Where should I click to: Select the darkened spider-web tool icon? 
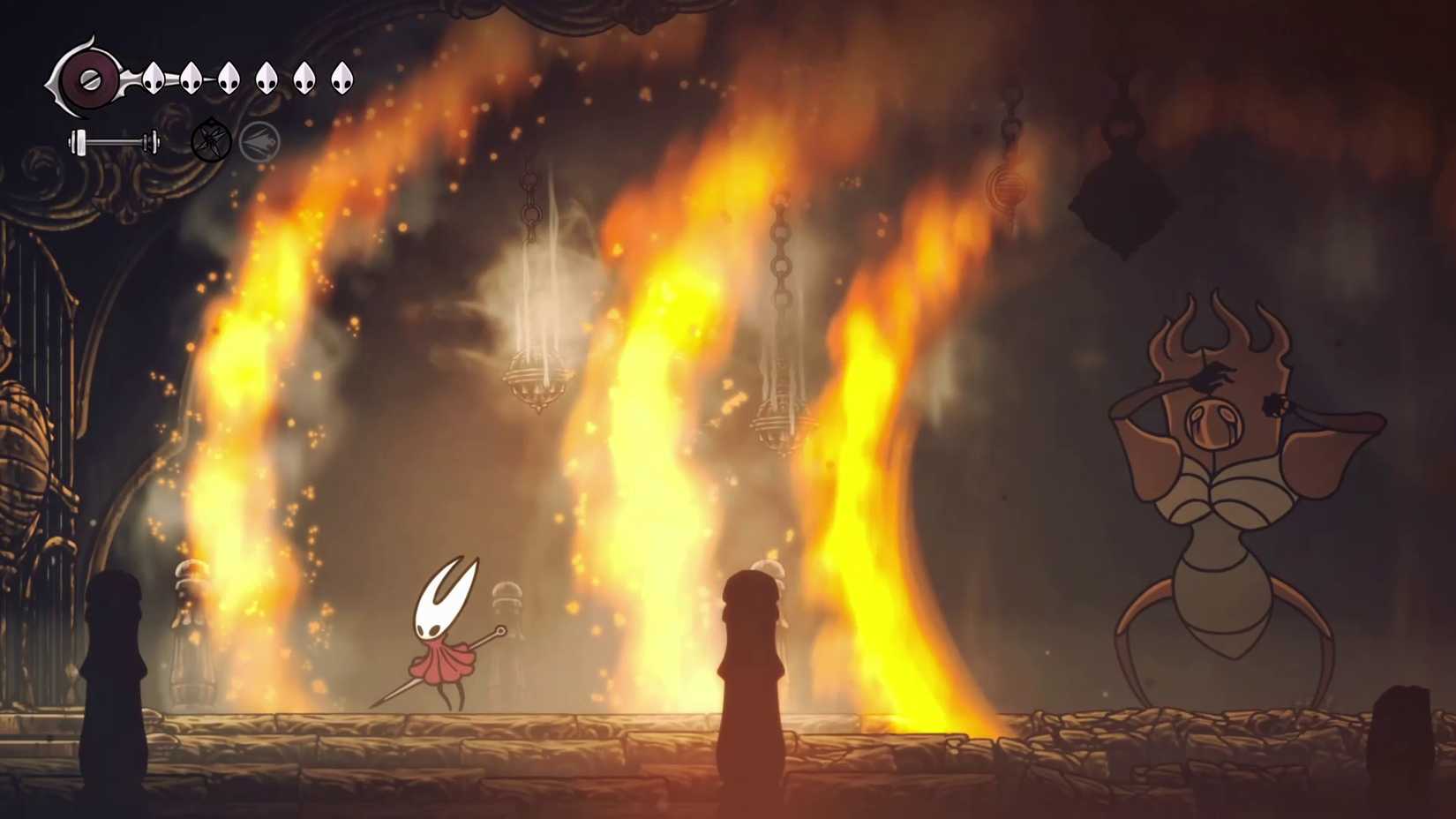(211, 139)
